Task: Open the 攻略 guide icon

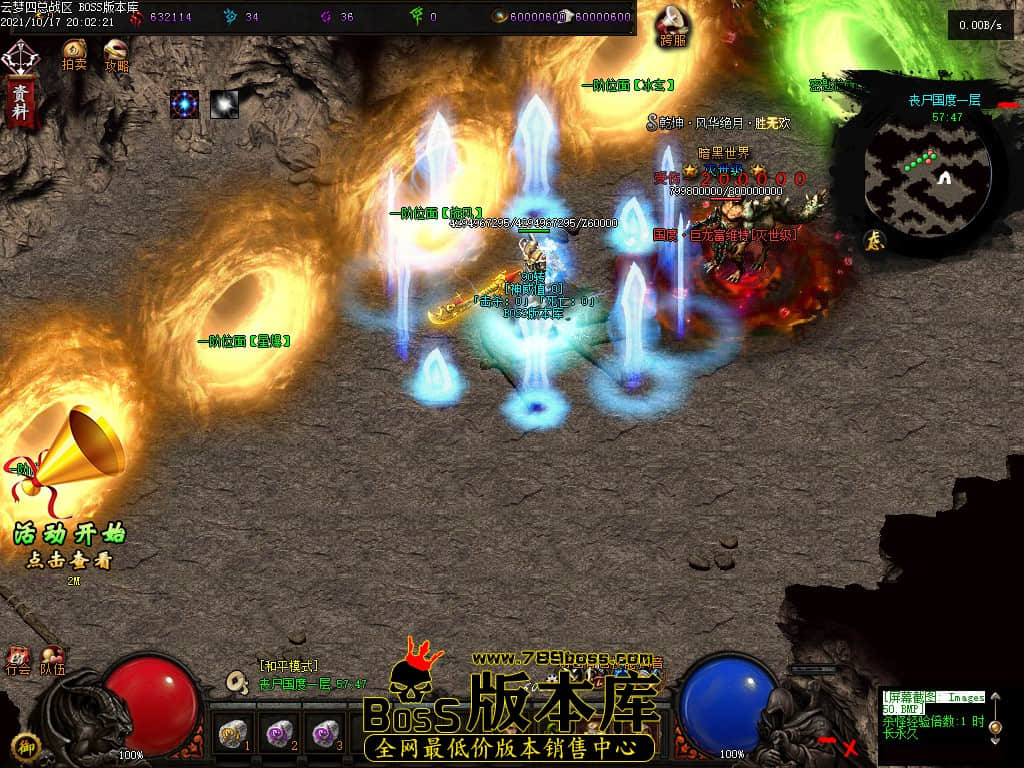Action: tap(116, 52)
